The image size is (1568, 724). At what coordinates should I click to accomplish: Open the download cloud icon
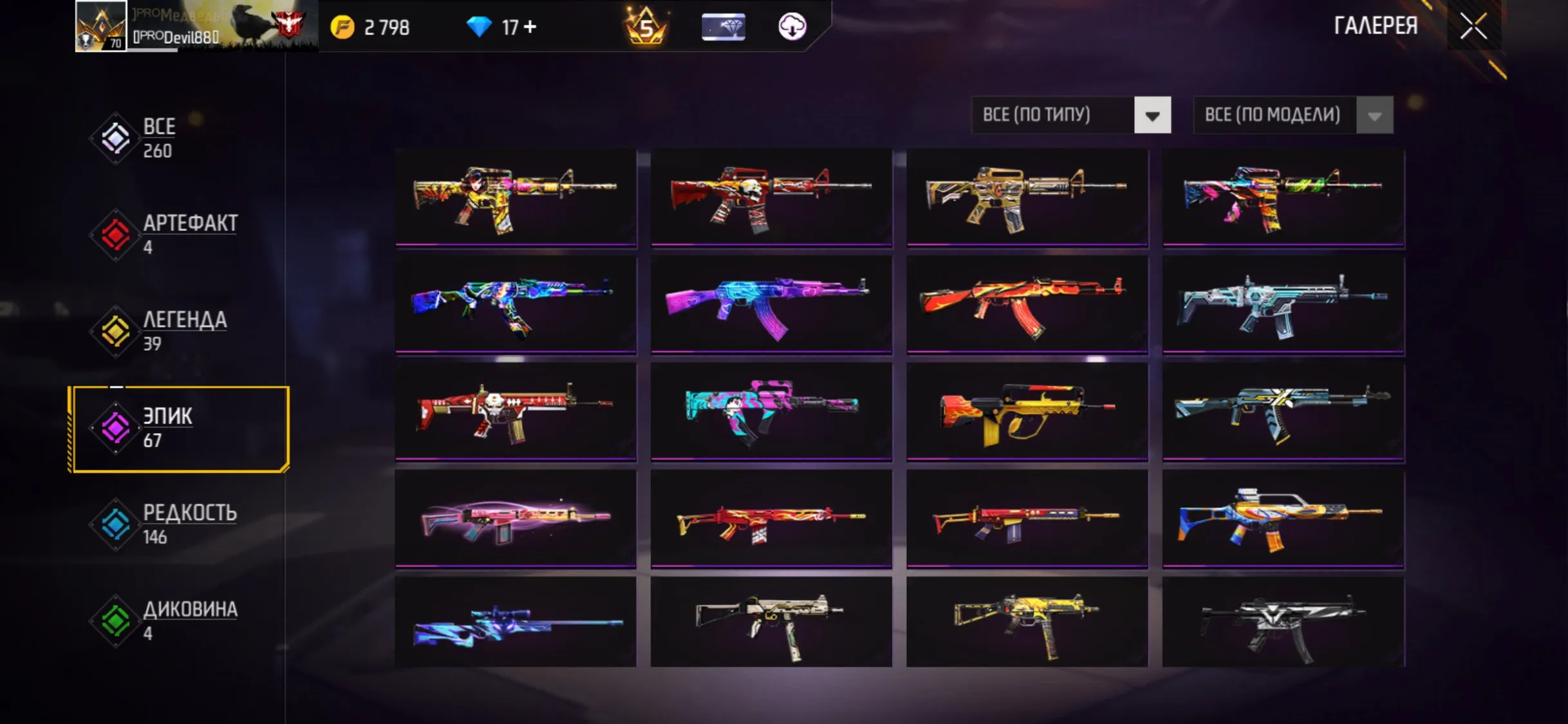(792, 27)
